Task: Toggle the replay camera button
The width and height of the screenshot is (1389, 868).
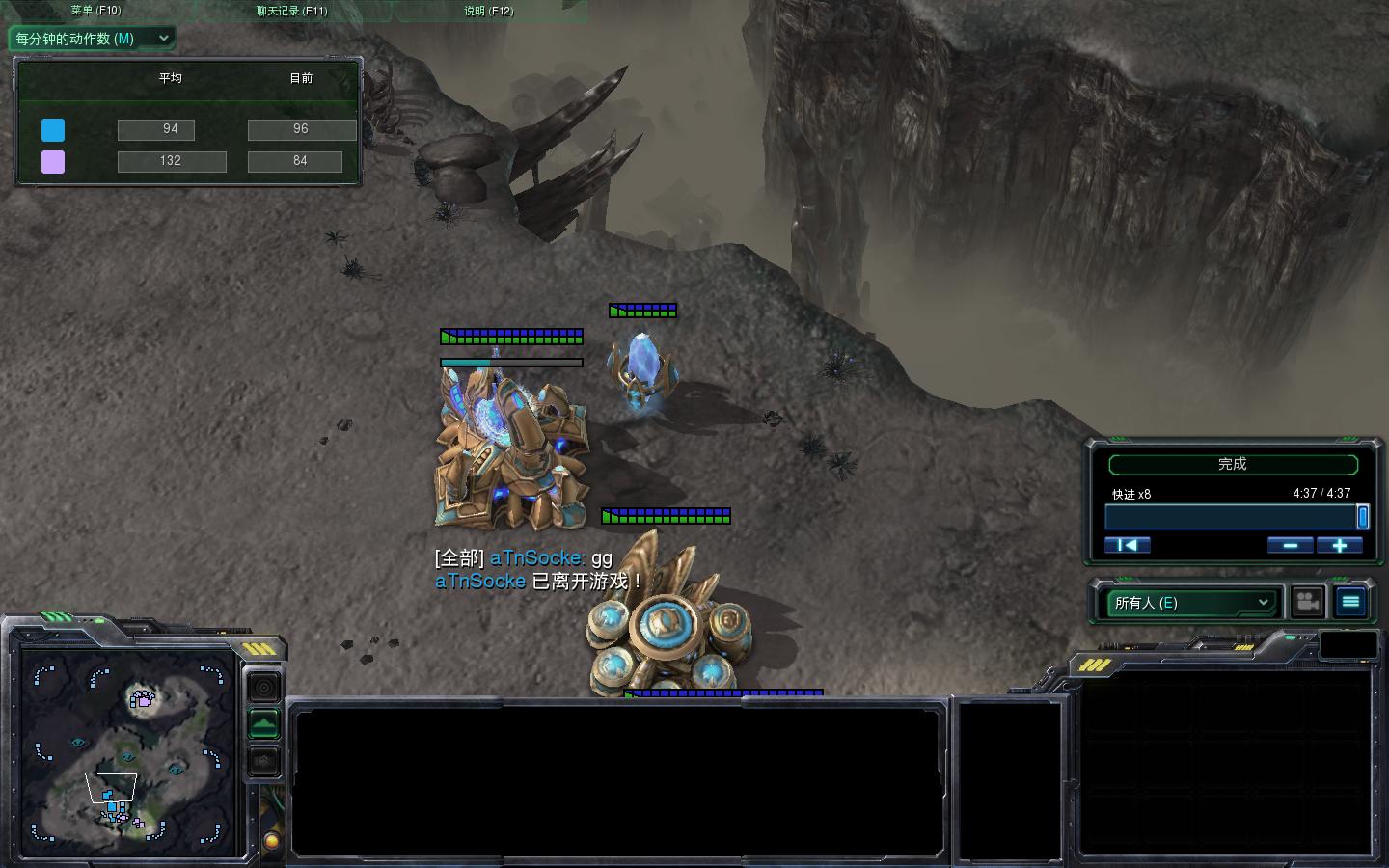Action: [1307, 602]
